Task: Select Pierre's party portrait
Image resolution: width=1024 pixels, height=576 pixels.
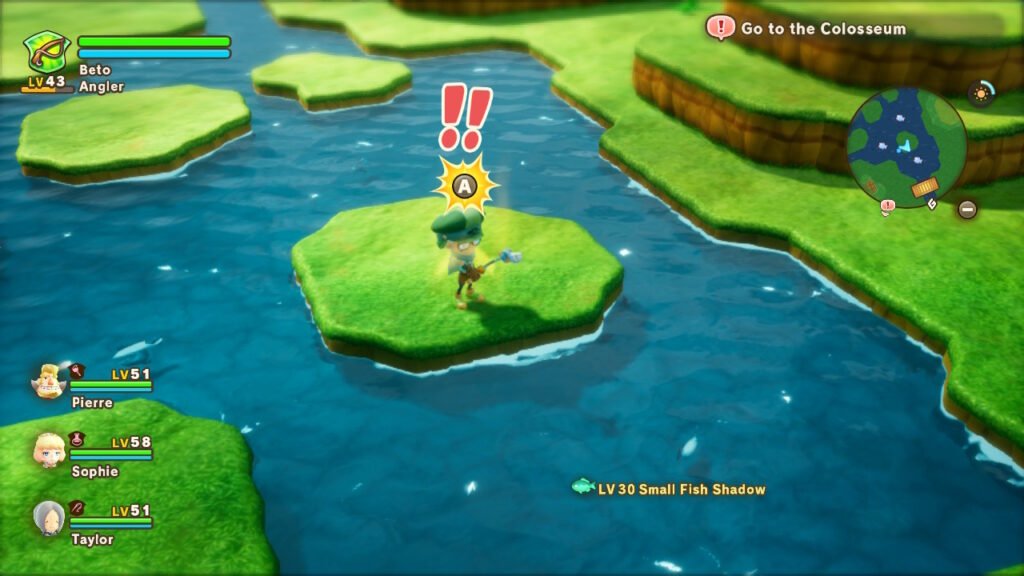Action: [x=47, y=381]
